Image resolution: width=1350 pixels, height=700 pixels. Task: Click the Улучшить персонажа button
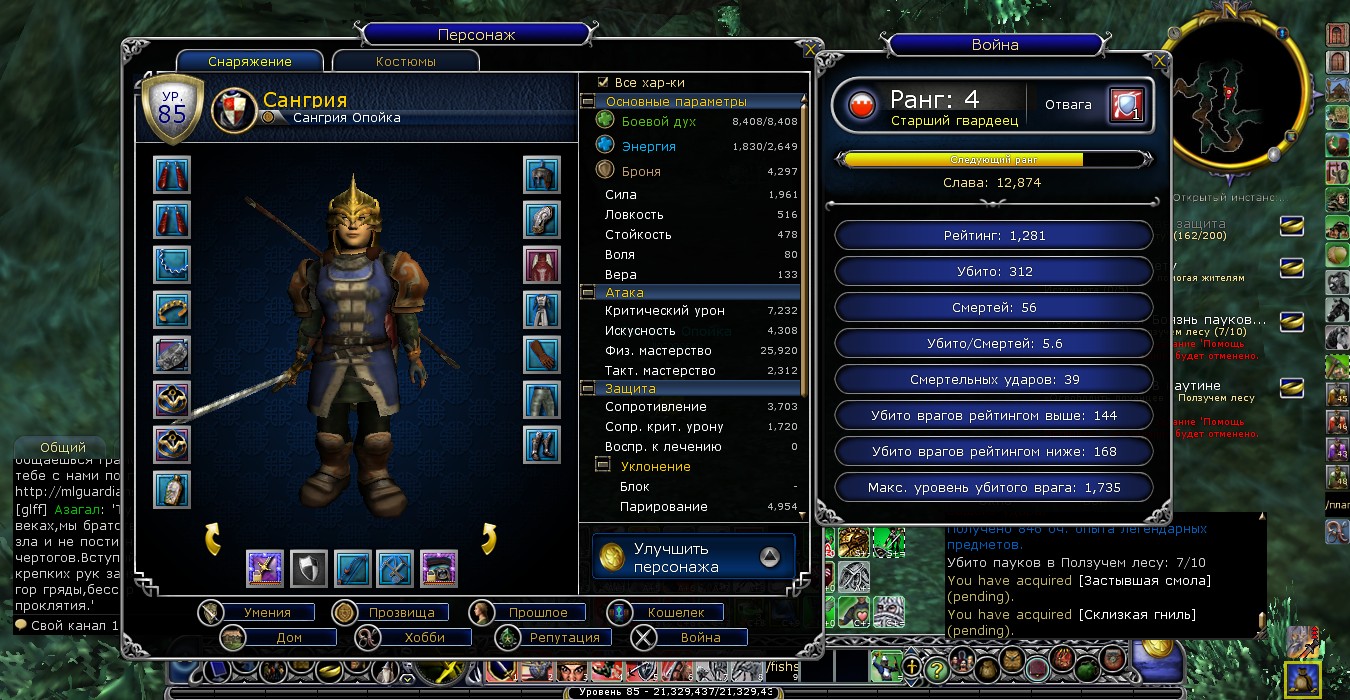(694, 557)
